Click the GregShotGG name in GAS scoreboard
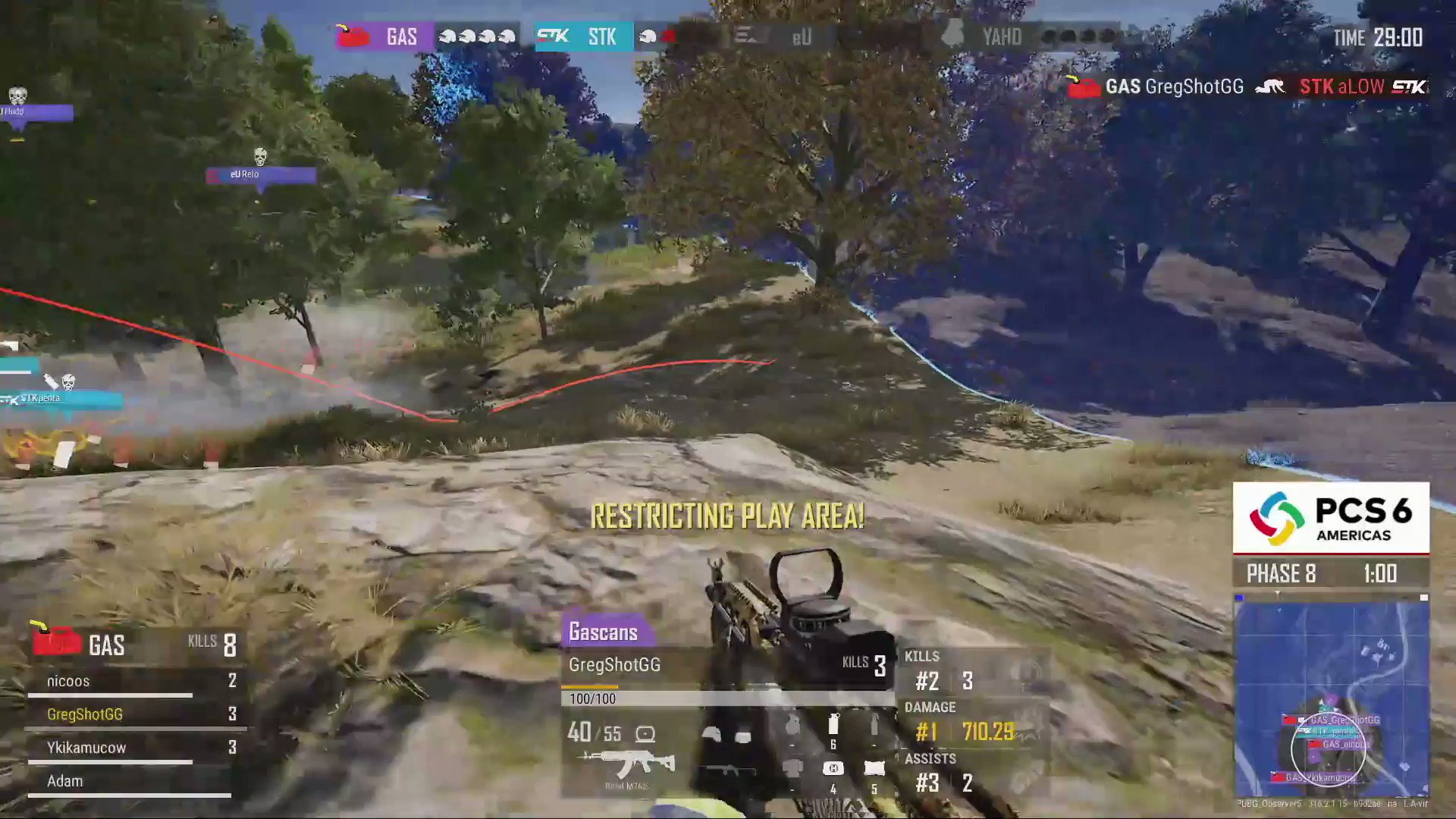 [x=86, y=714]
